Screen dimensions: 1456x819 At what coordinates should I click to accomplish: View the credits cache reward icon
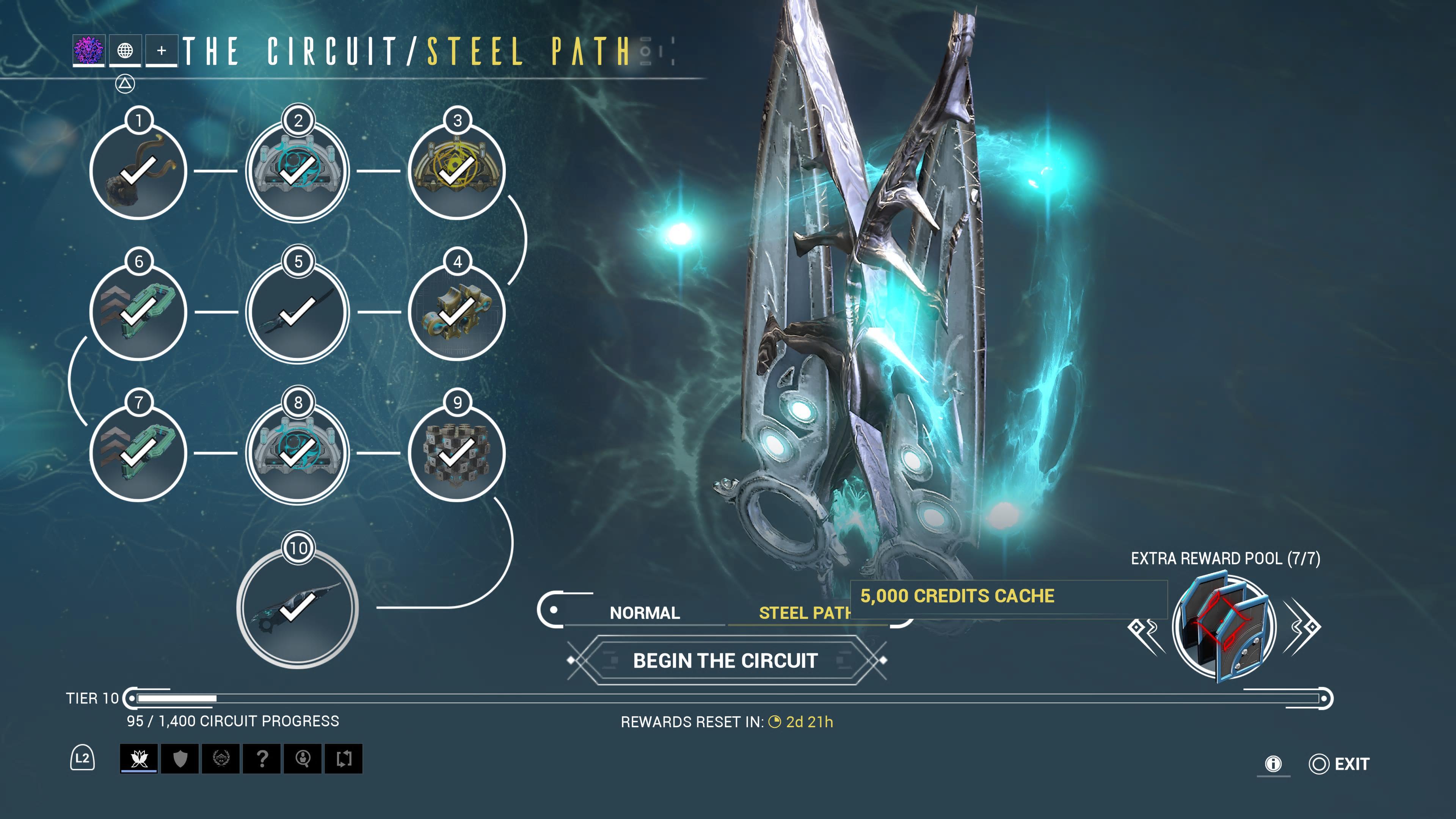pyautogui.click(x=1224, y=626)
